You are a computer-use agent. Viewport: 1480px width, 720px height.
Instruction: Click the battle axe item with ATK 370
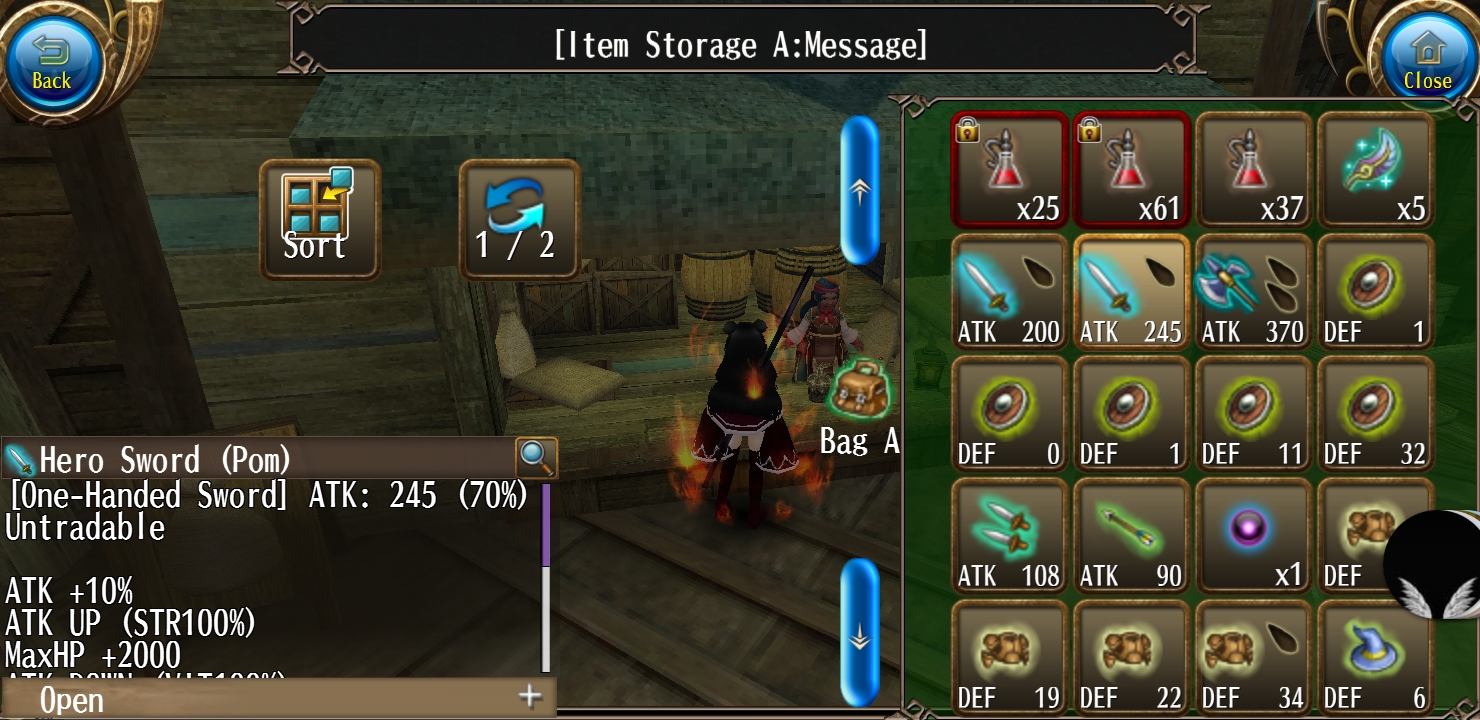point(1253,290)
